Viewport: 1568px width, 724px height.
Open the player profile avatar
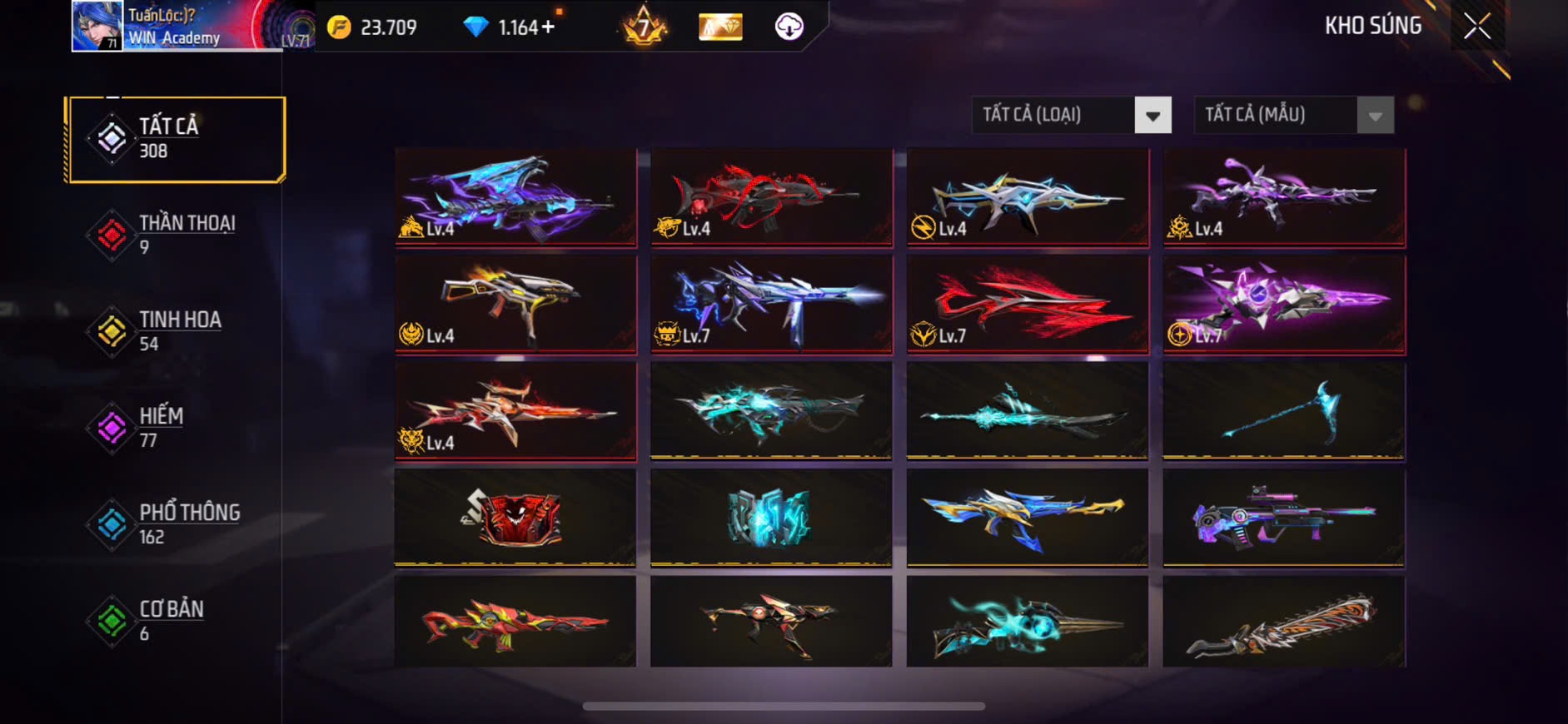pyautogui.click(x=97, y=26)
